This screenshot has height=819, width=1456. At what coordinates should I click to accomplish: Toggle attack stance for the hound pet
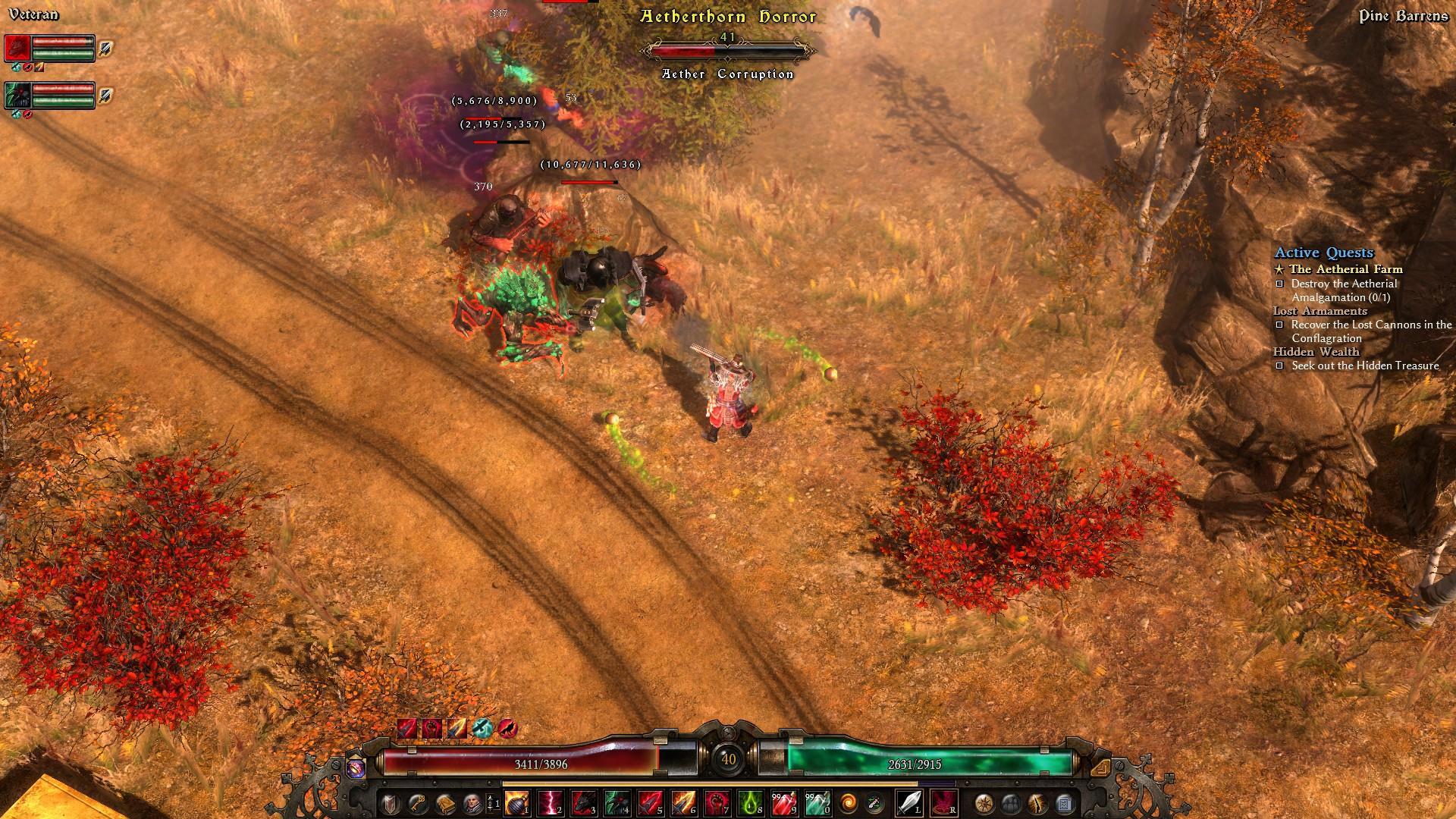point(106,48)
